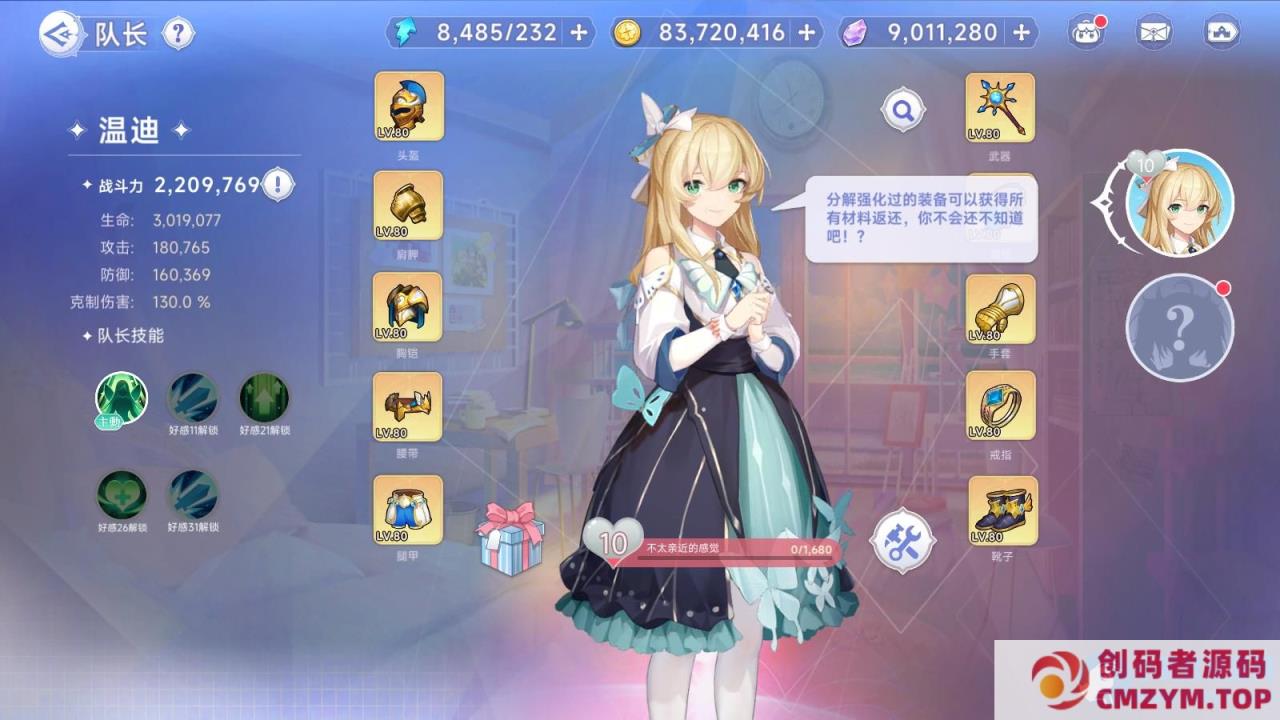The image size is (1280, 720).
Task: Check the 好感11解锁 locked skill
Action: [191, 398]
